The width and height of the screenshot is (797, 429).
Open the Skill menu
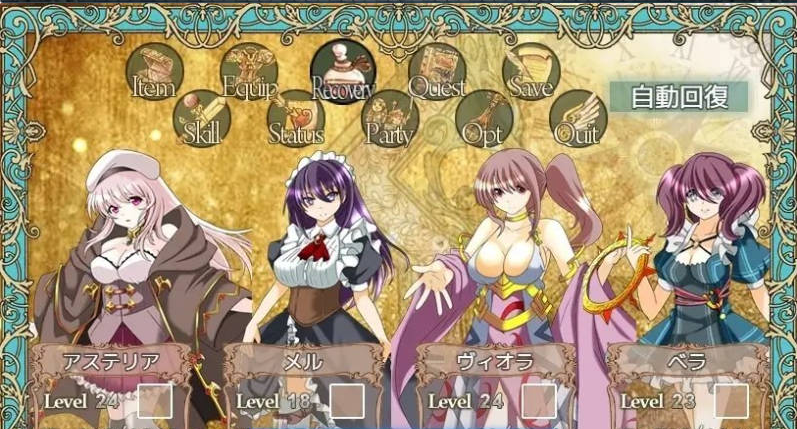(x=202, y=119)
